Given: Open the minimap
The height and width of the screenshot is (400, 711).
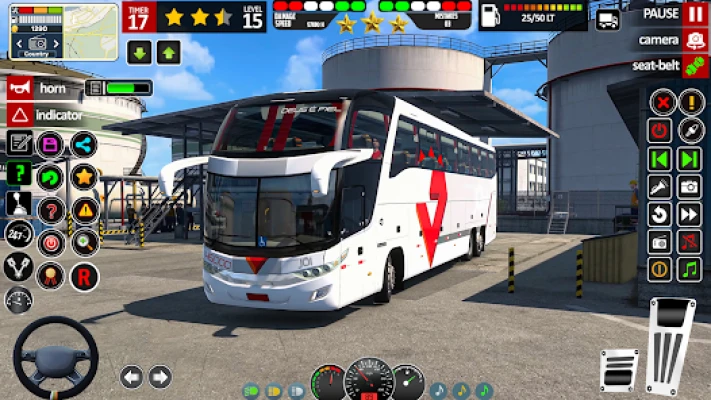Looking at the screenshot, I should 63,31.
